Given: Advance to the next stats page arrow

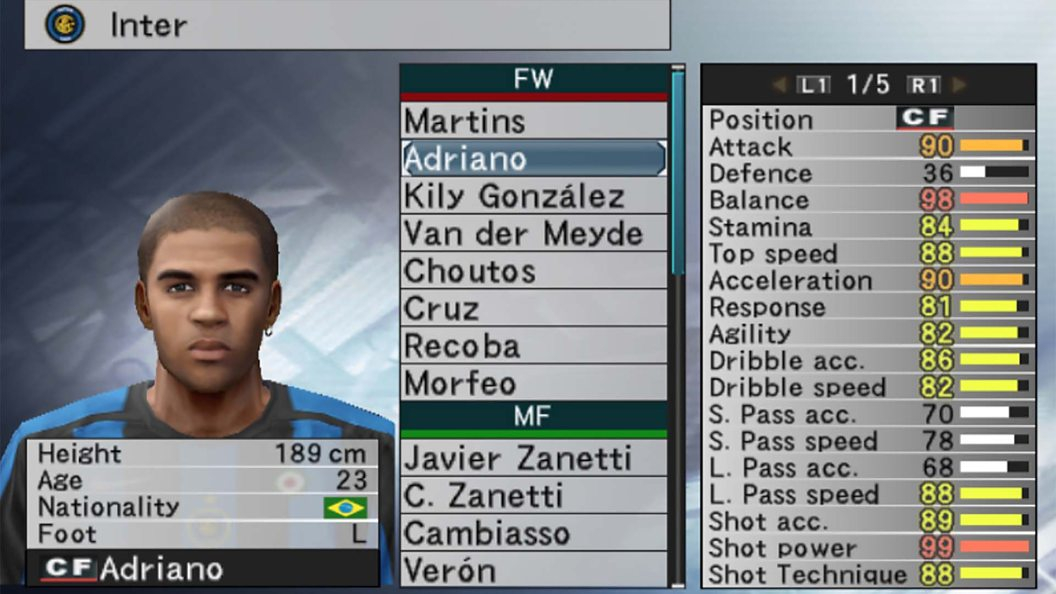Looking at the screenshot, I should 959,85.
